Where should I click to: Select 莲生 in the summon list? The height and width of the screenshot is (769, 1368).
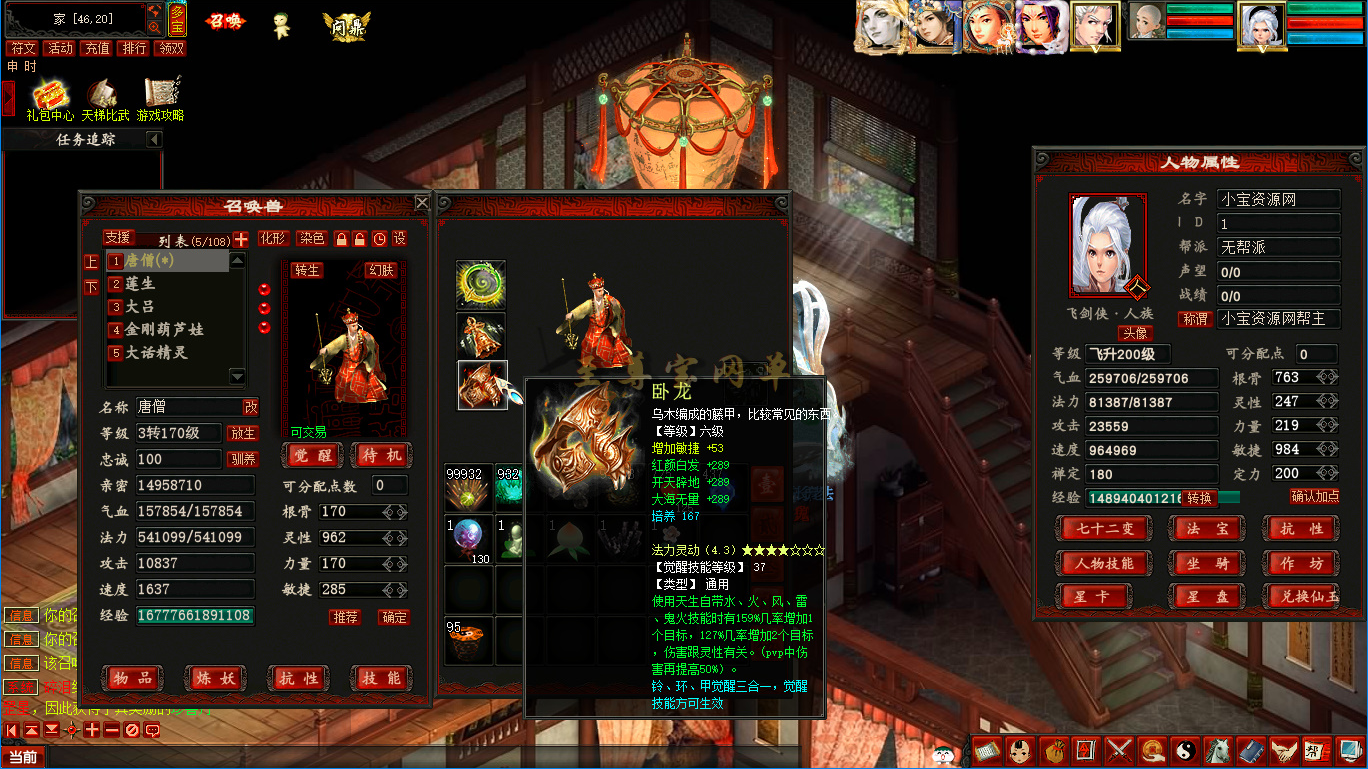140,284
